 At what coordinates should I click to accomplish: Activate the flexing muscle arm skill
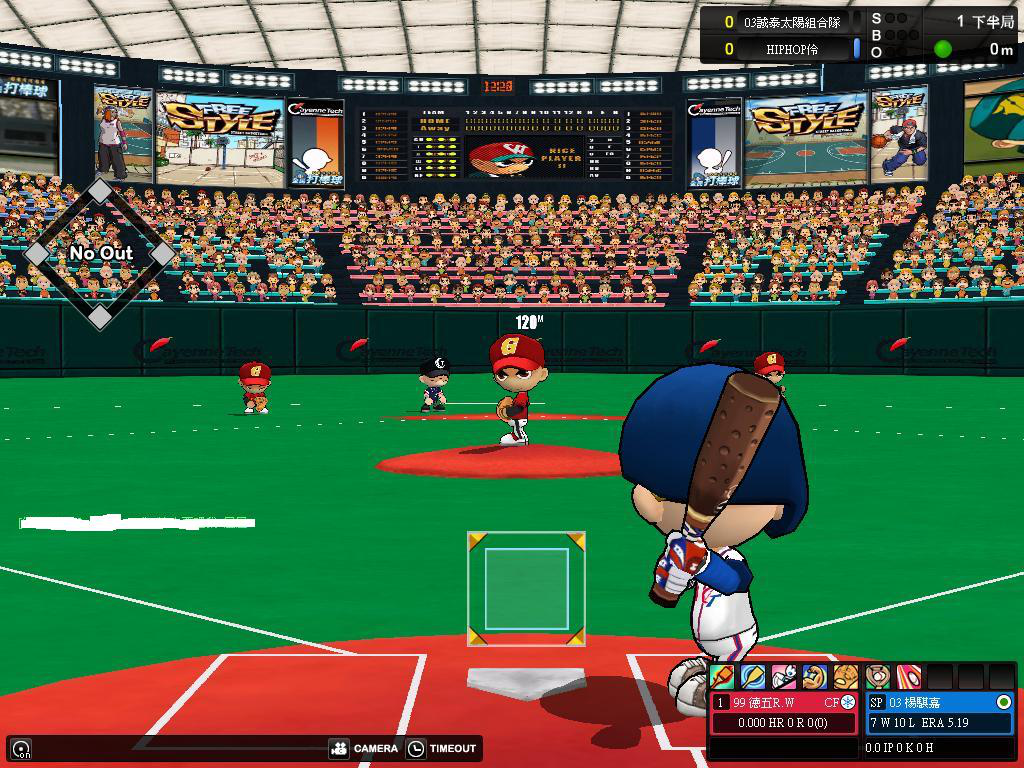coord(815,677)
